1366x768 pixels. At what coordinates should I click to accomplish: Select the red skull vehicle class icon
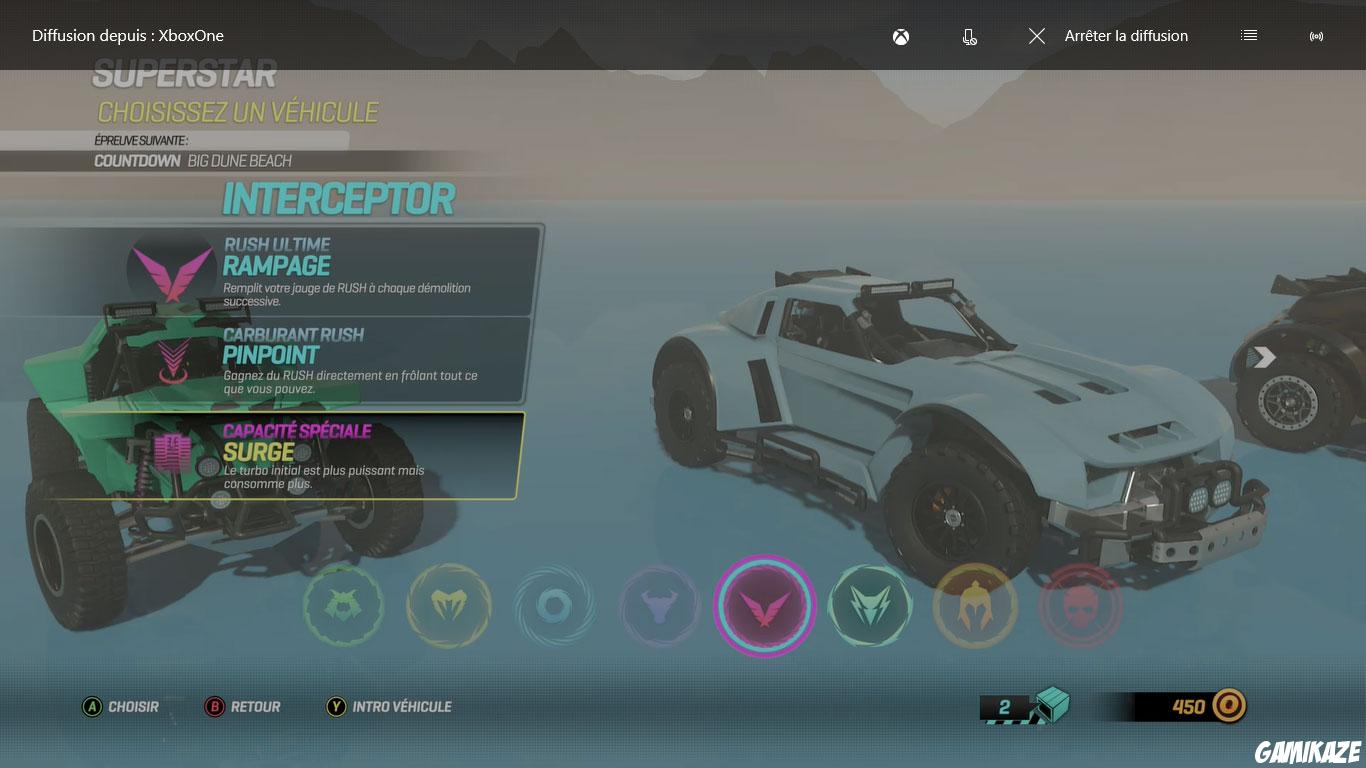(x=1080, y=605)
